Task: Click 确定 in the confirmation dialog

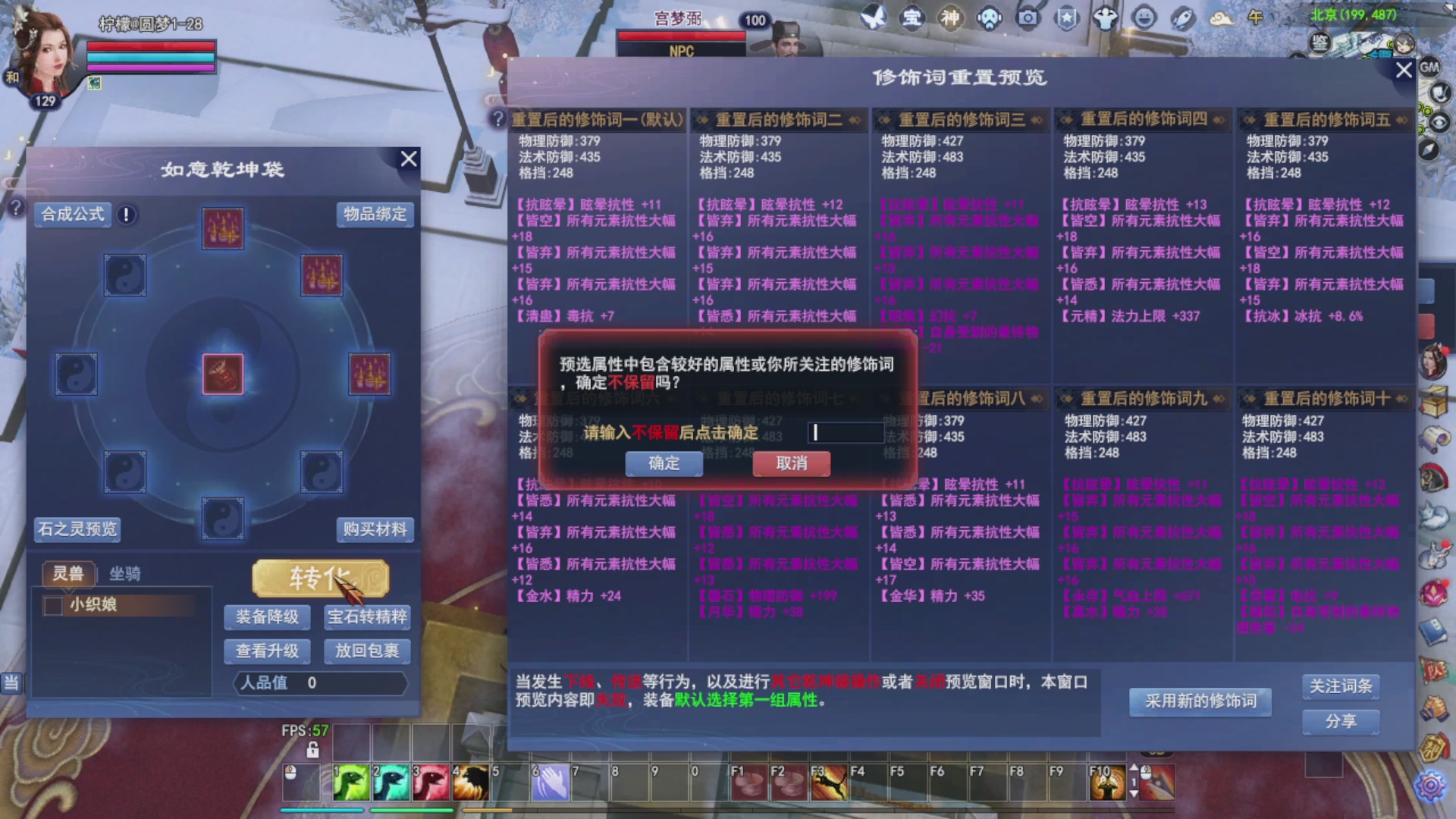Action: [x=663, y=463]
